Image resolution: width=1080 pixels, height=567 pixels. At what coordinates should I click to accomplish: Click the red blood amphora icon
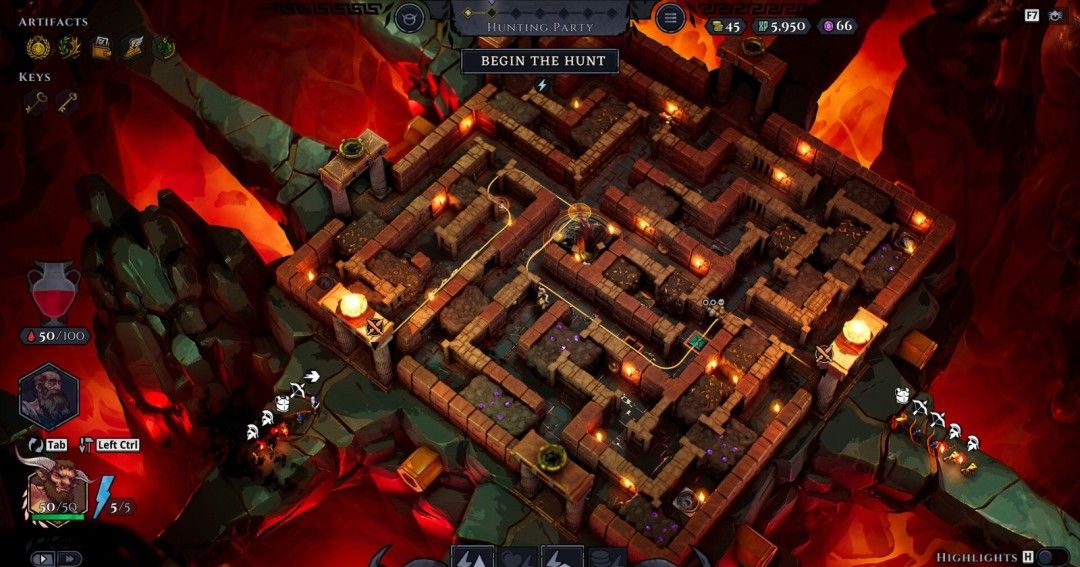click(x=53, y=292)
